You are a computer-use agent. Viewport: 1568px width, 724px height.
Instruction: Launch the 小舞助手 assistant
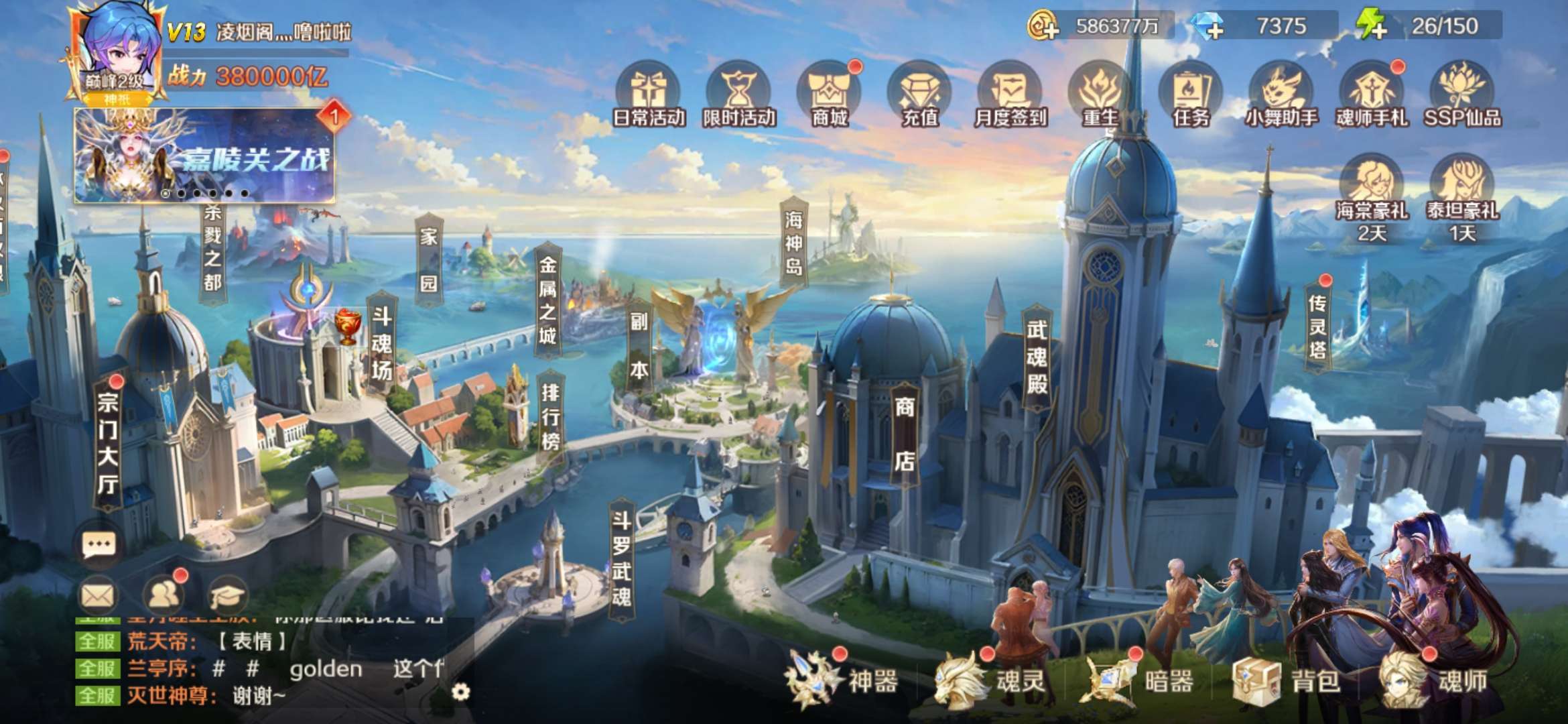pos(1281,94)
